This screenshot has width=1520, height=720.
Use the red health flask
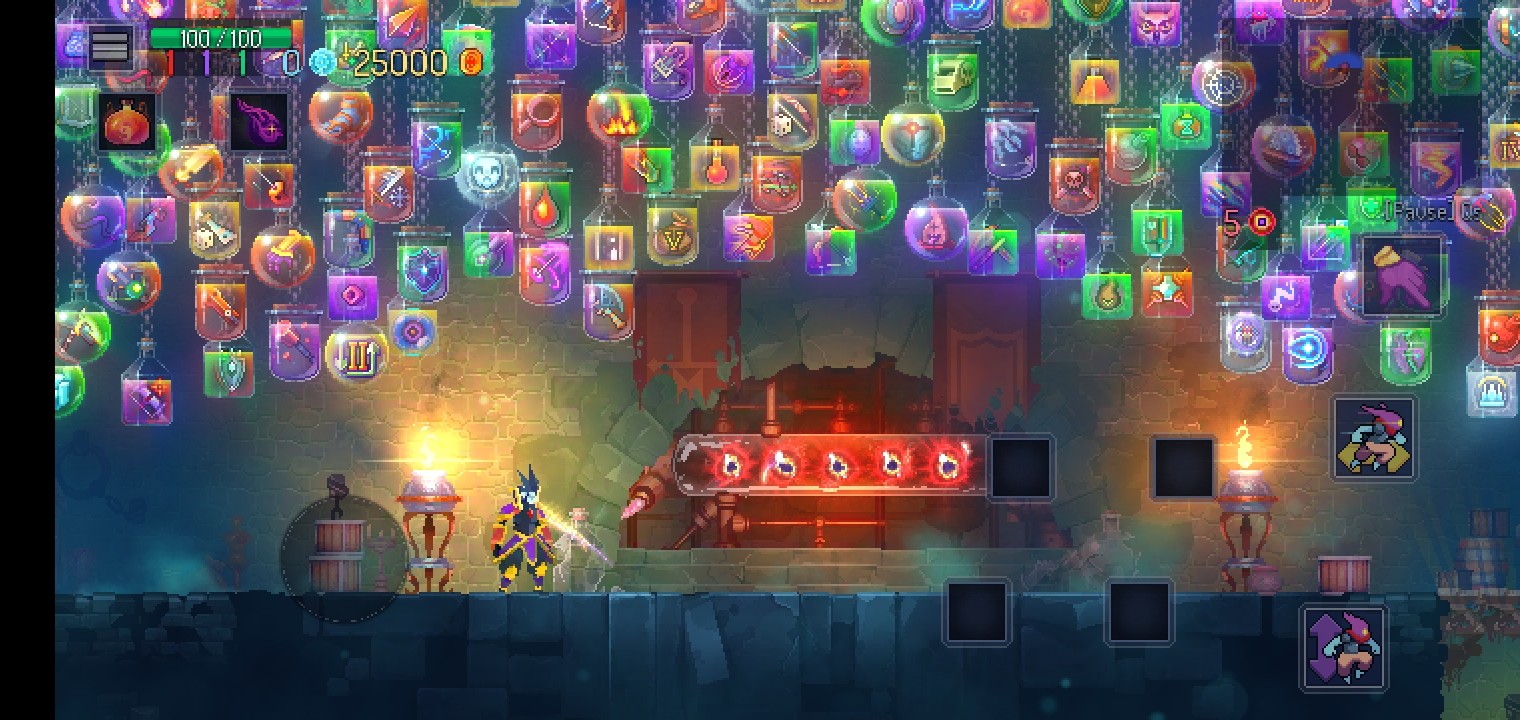coord(127,123)
